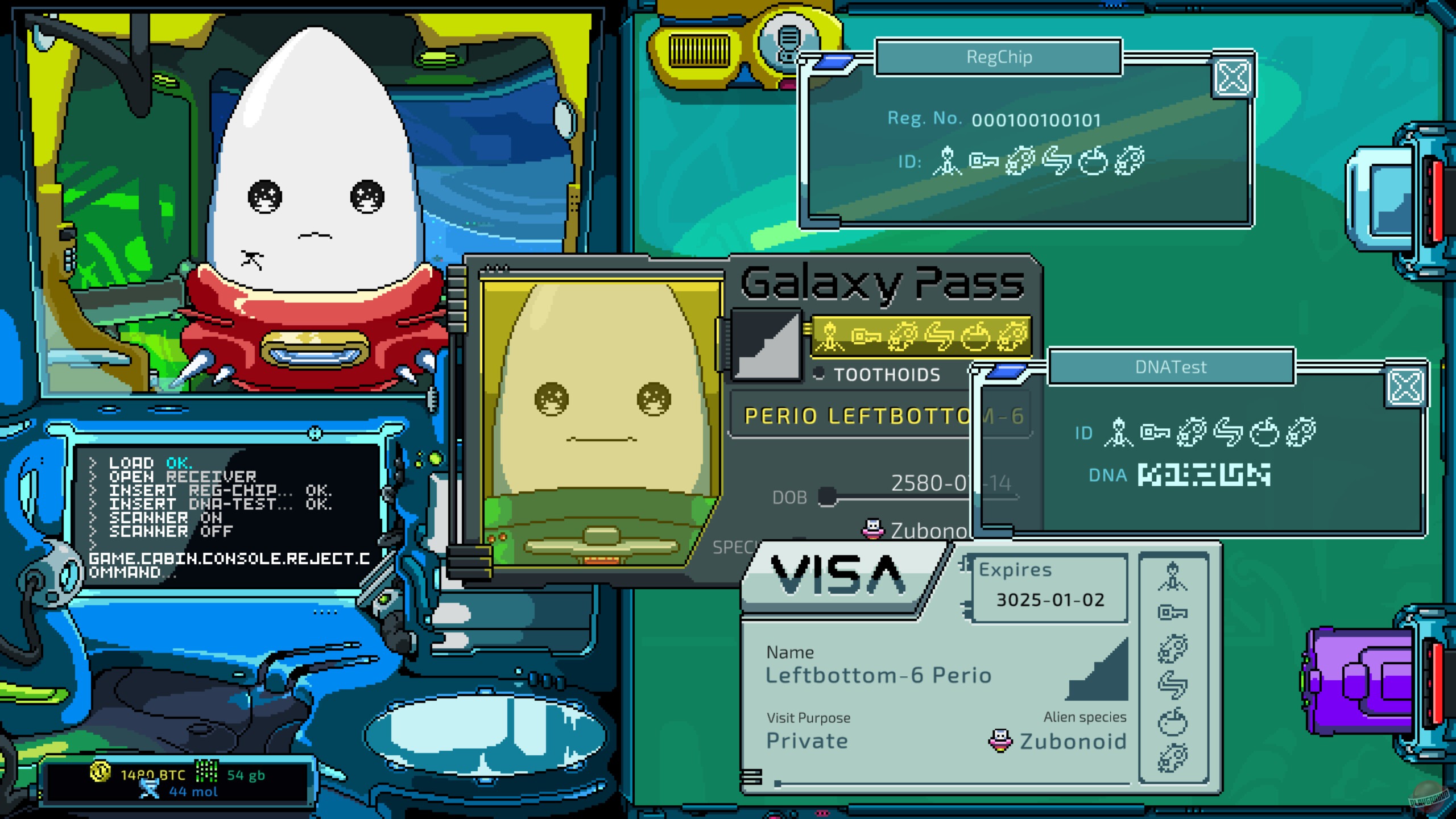
Task: Switch to the DNATest panel header
Action: 1172,367
